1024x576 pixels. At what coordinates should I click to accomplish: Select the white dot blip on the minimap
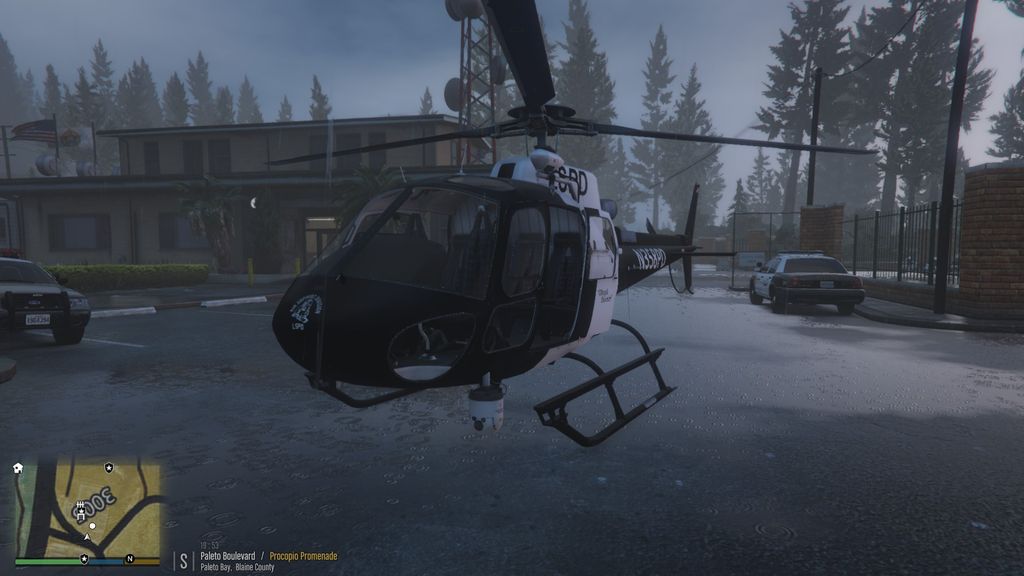point(92,525)
